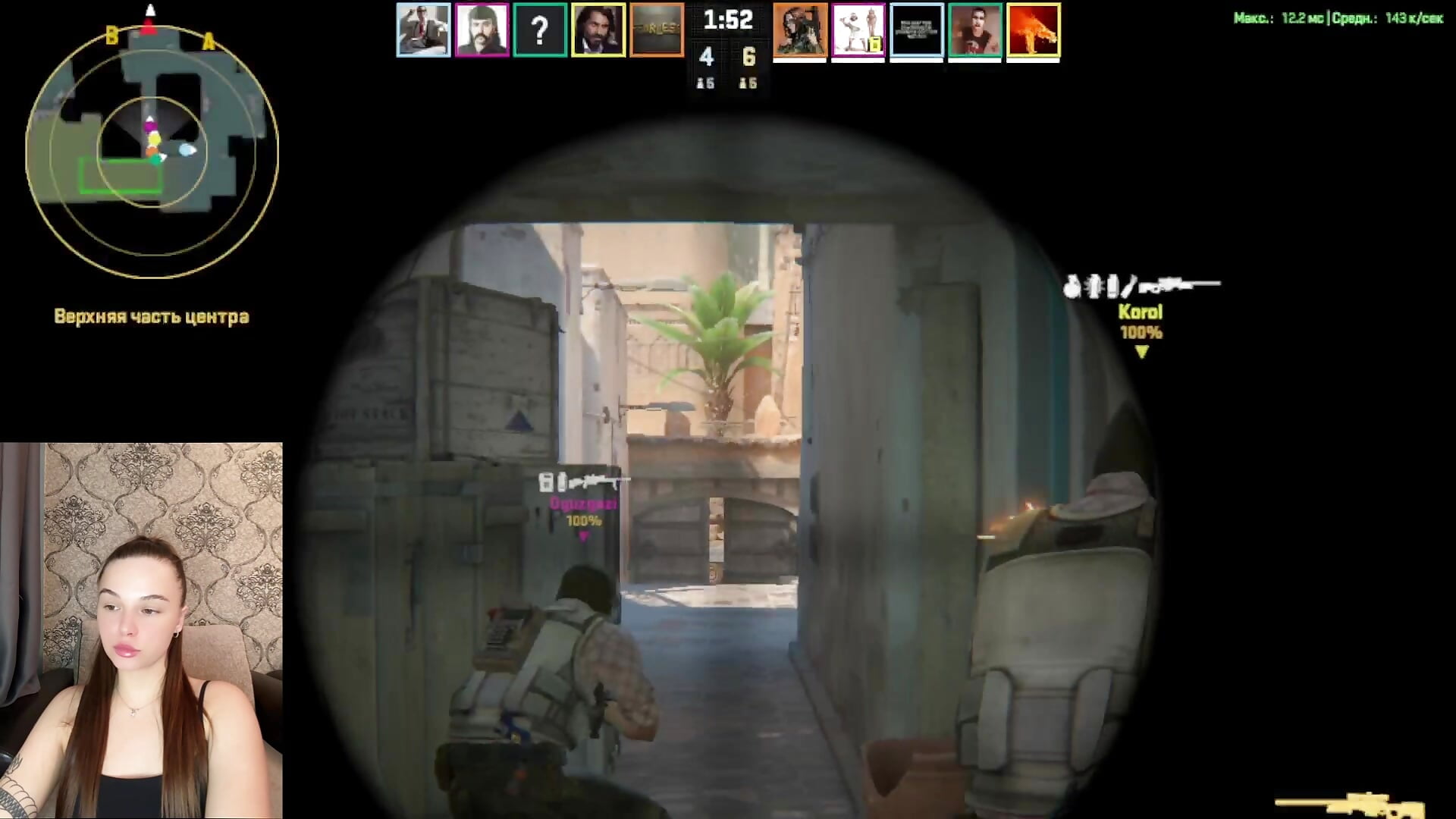The width and height of the screenshot is (1456, 819).
Task: Open the white direction arrow atop the minimap
Action: tap(149, 11)
